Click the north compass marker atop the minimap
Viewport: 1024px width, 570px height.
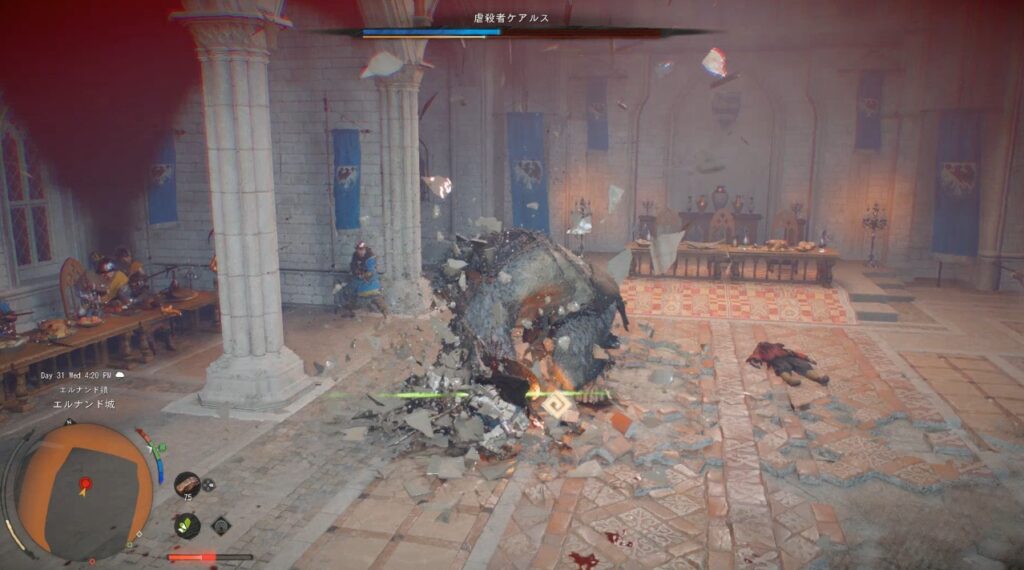pyautogui.click(x=68, y=423)
